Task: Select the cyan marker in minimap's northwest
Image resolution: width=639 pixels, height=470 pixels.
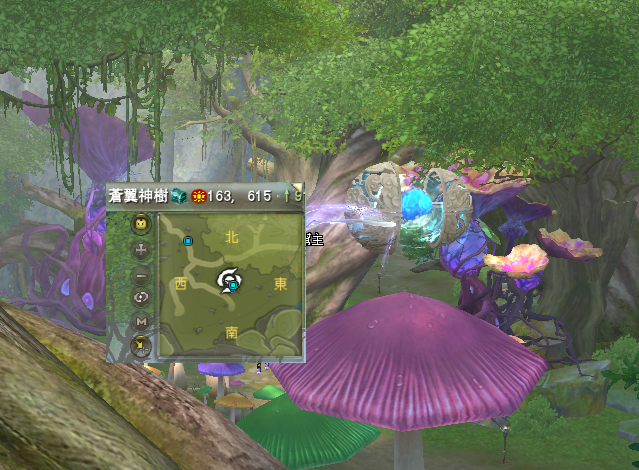Action: tap(188, 241)
